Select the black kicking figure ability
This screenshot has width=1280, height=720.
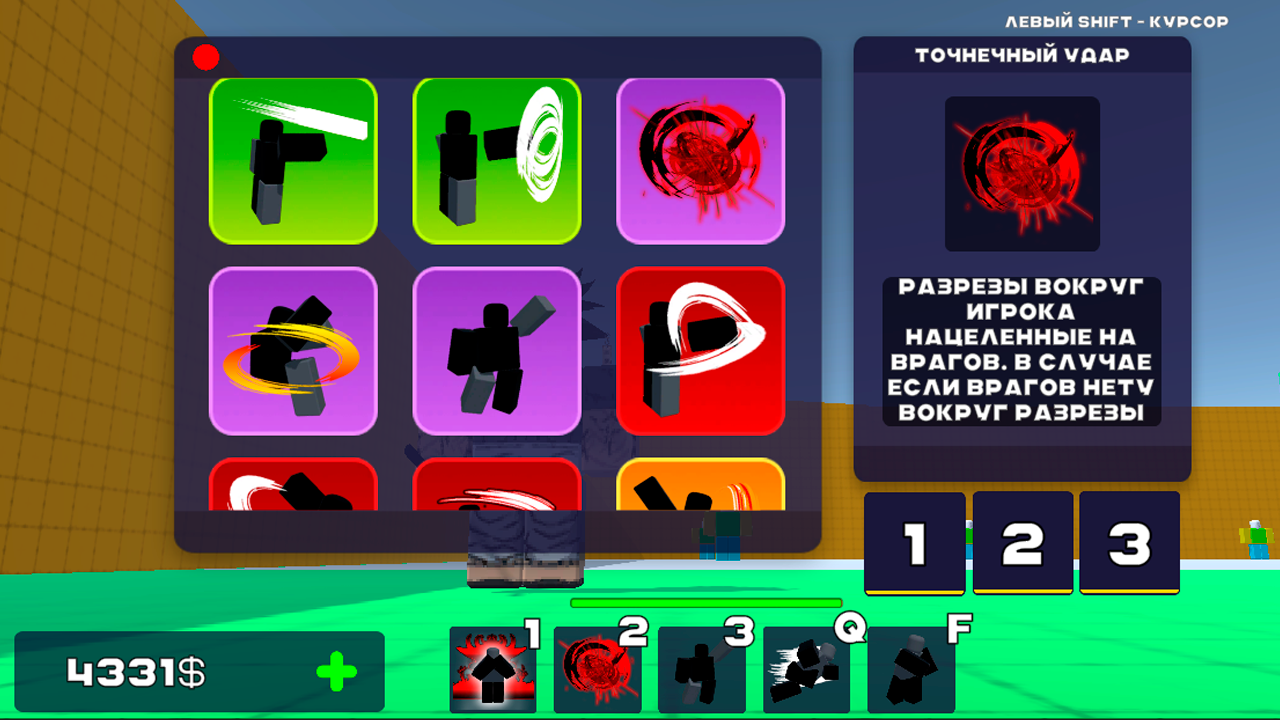497,351
